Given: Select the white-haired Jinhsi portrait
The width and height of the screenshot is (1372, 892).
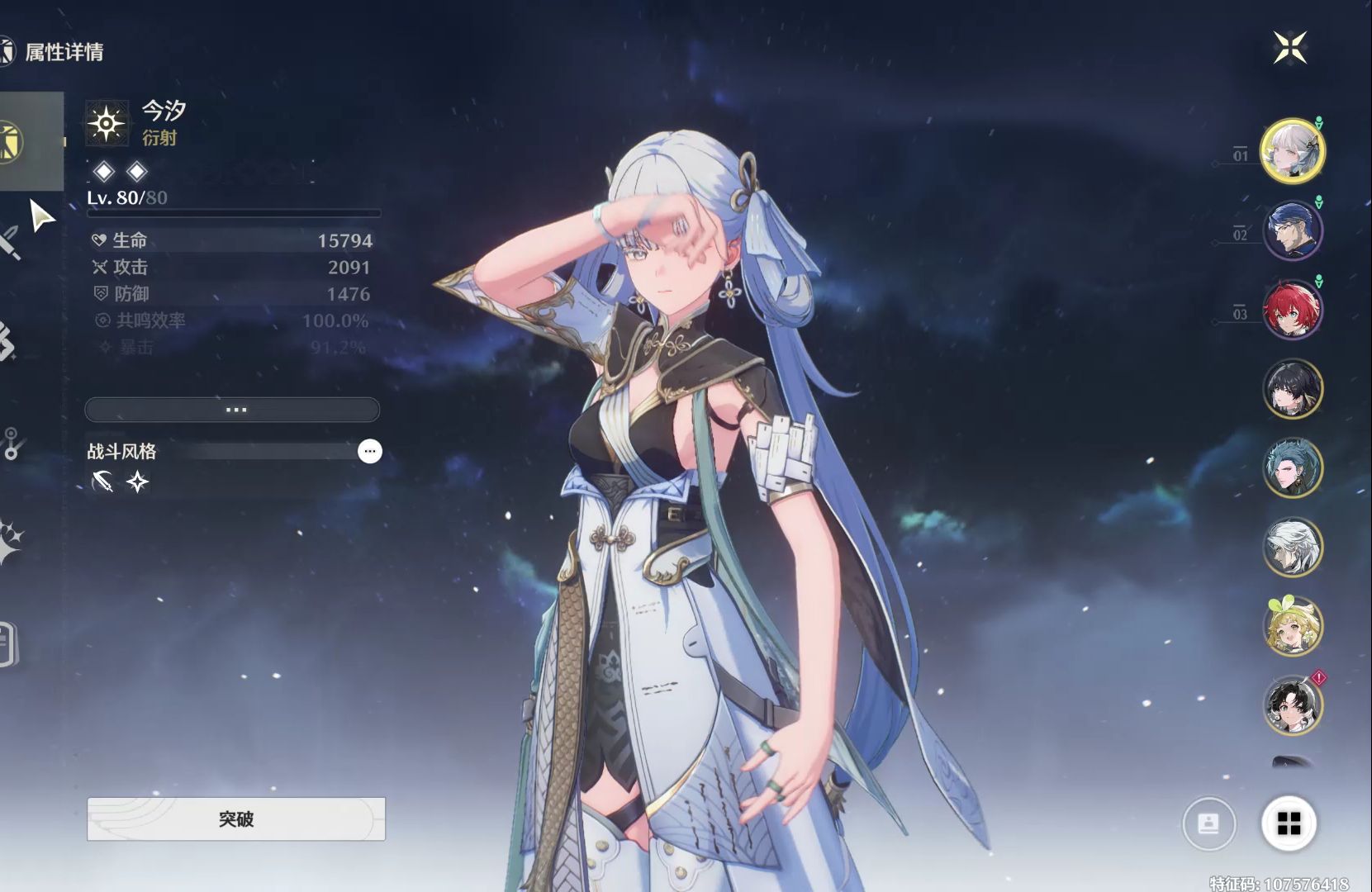Looking at the screenshot, I should 1292,150.
